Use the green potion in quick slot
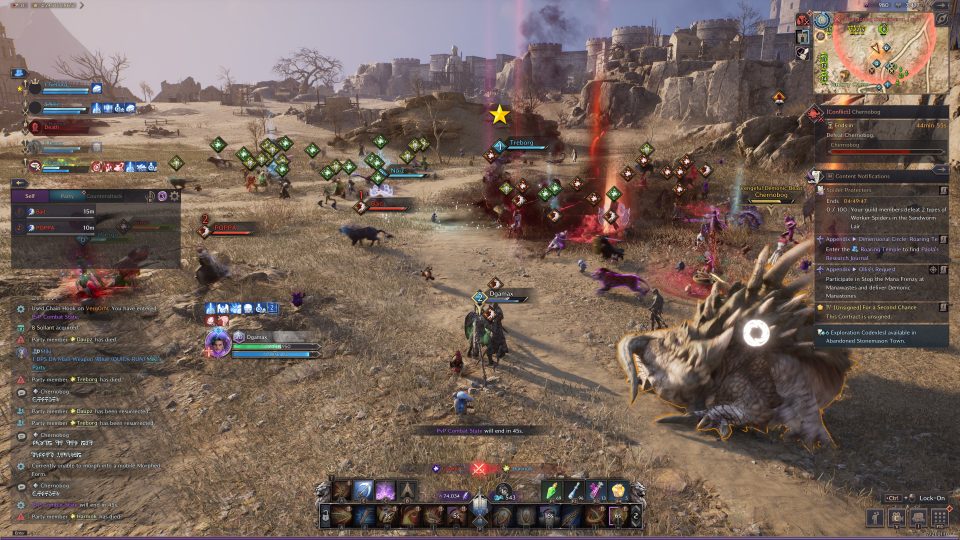This screenshot has width=960, height=540. (551, 490)
